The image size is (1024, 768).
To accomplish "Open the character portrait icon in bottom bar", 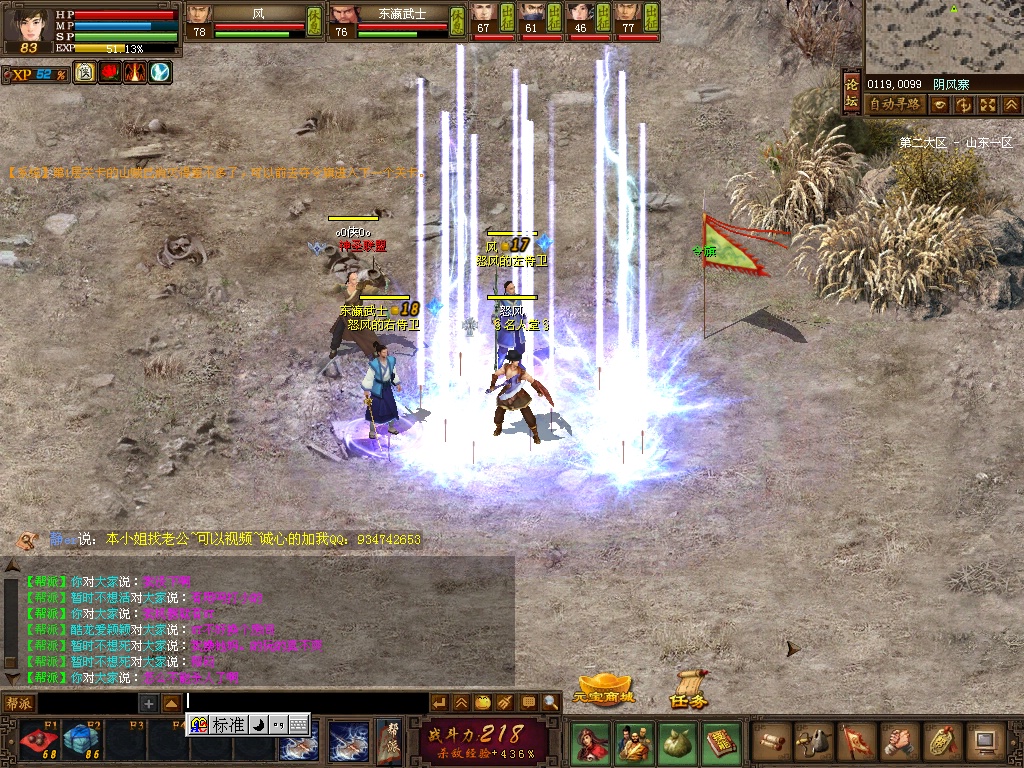I will tap(590, 742).
